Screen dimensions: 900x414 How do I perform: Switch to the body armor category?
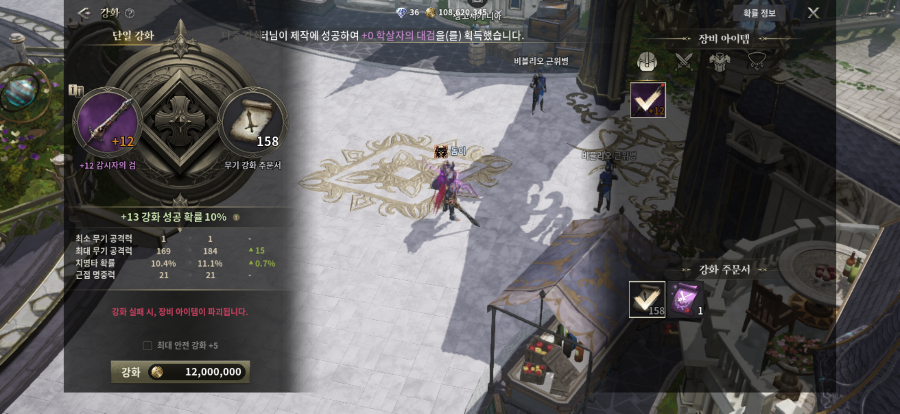pyautogui.click(x=720, y=60)
